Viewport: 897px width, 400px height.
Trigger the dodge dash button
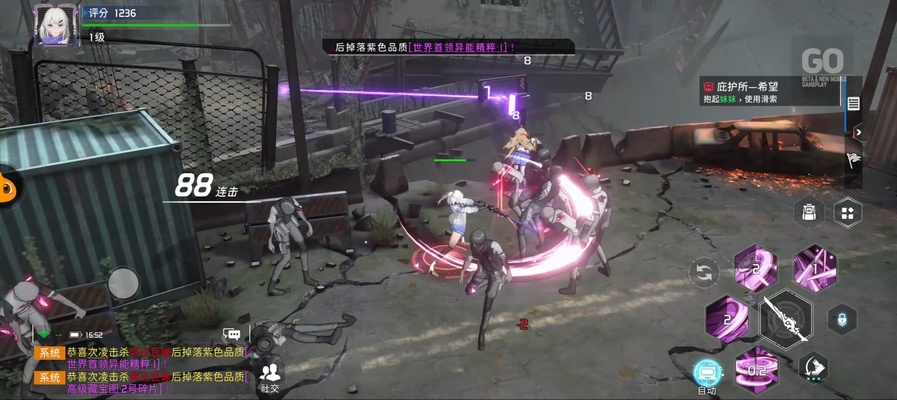(814, 367)
